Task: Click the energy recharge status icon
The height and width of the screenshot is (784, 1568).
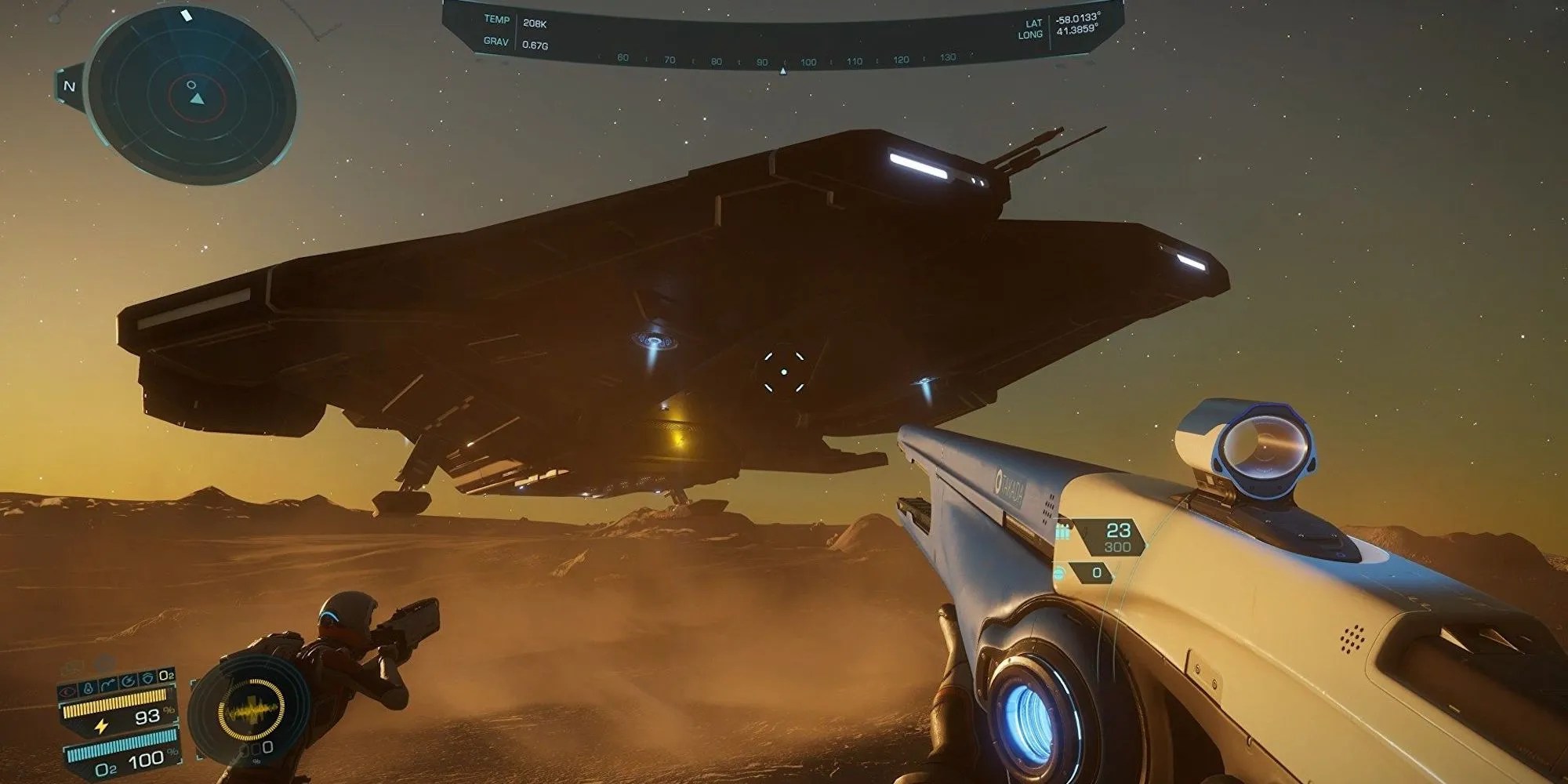Action: tap(128, 681)
